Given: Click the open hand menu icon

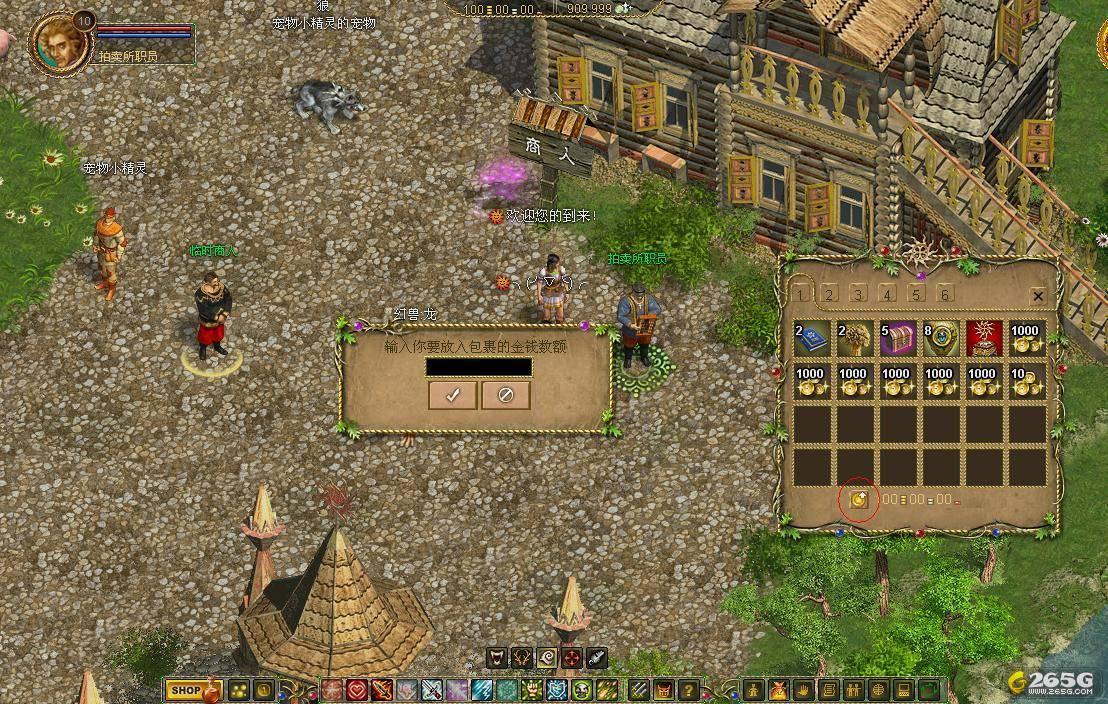Looking at the screenshot, I should [x=802, y=690].
